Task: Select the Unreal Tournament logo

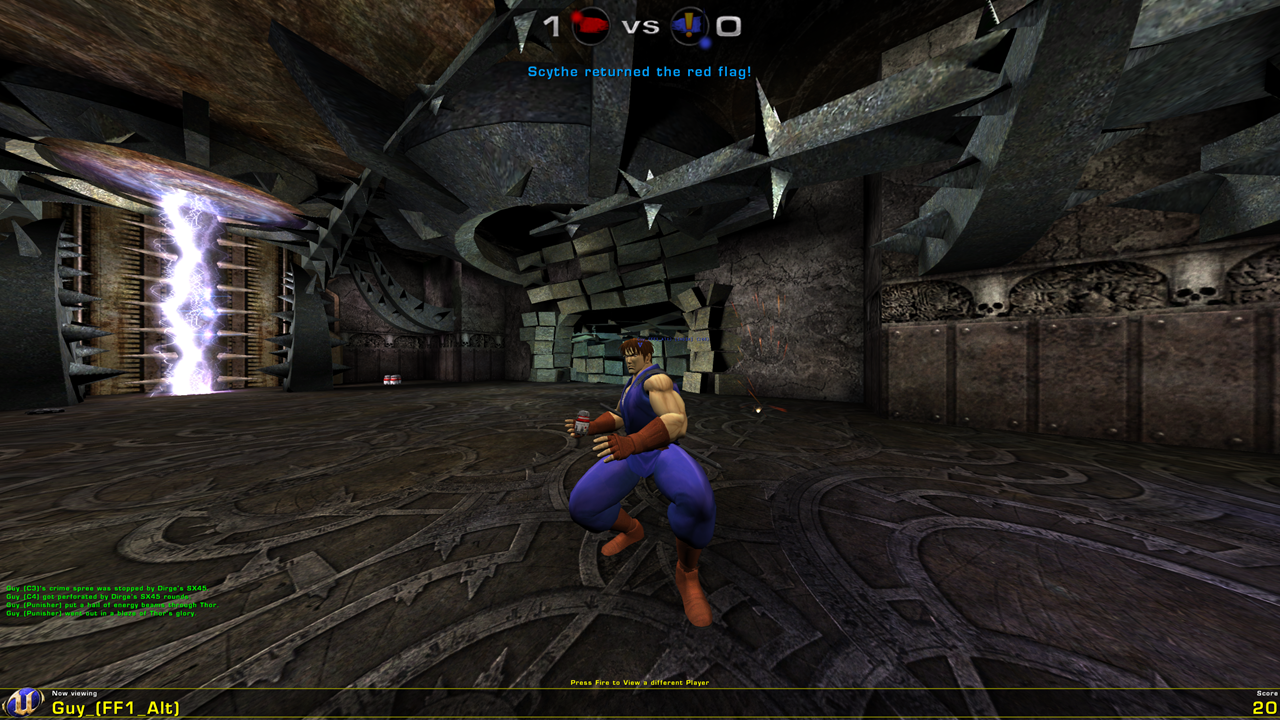Action: tap(22, 702)
